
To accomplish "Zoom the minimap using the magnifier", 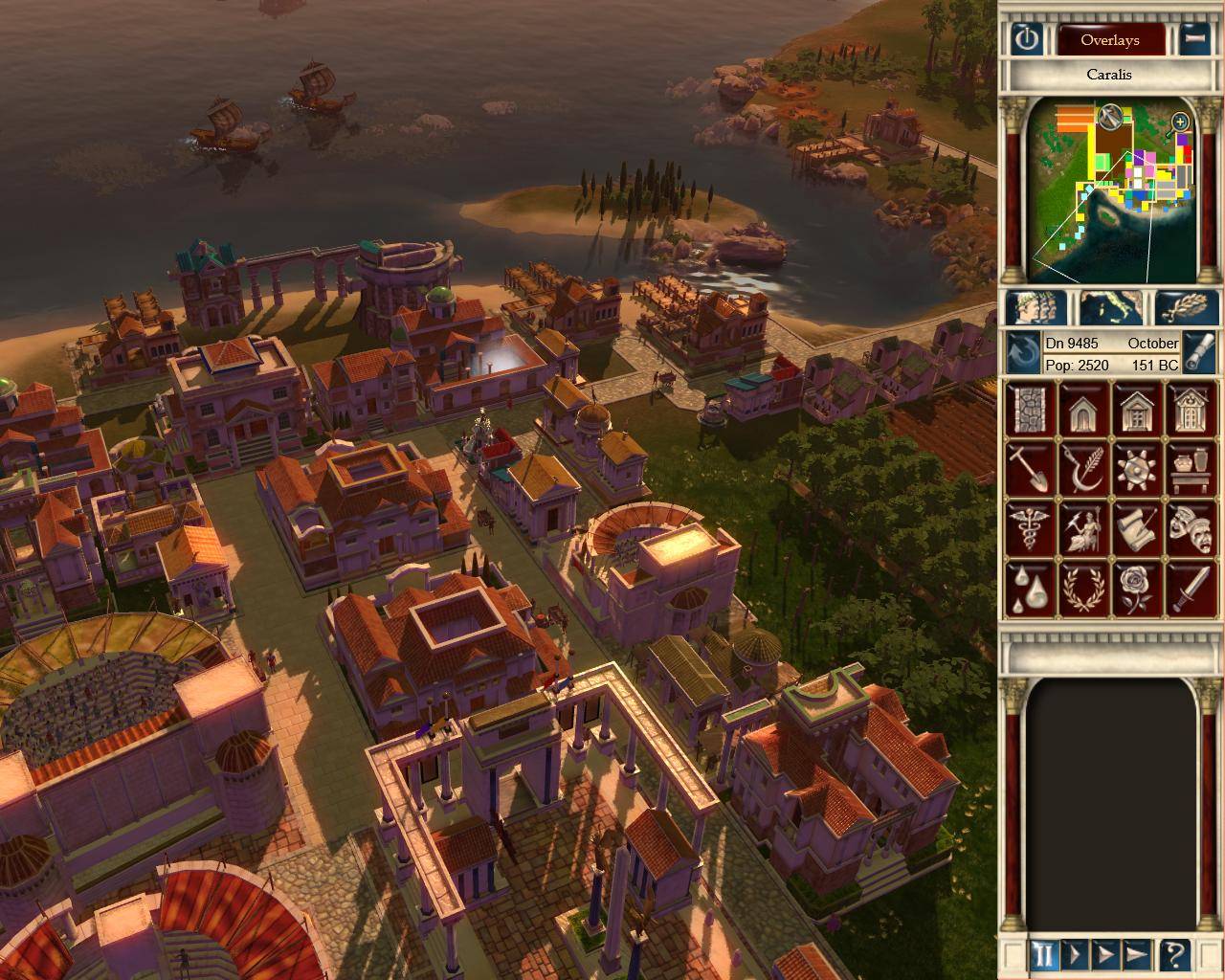I will click(1180, 122).
